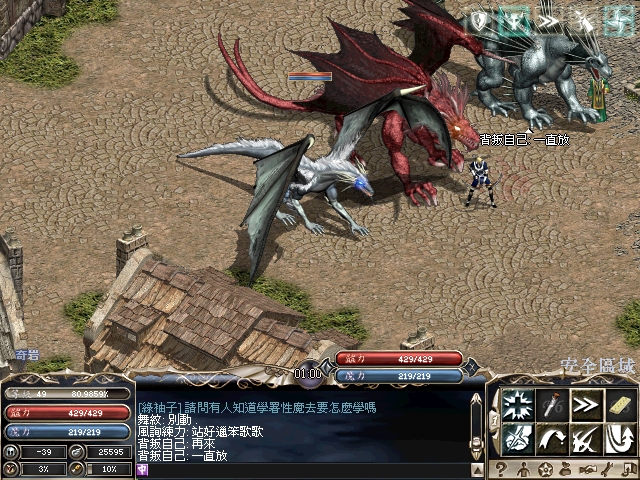Open the question mark help menu
The width and height of the screenshot is (640, 480).
(x=501, y=470)
